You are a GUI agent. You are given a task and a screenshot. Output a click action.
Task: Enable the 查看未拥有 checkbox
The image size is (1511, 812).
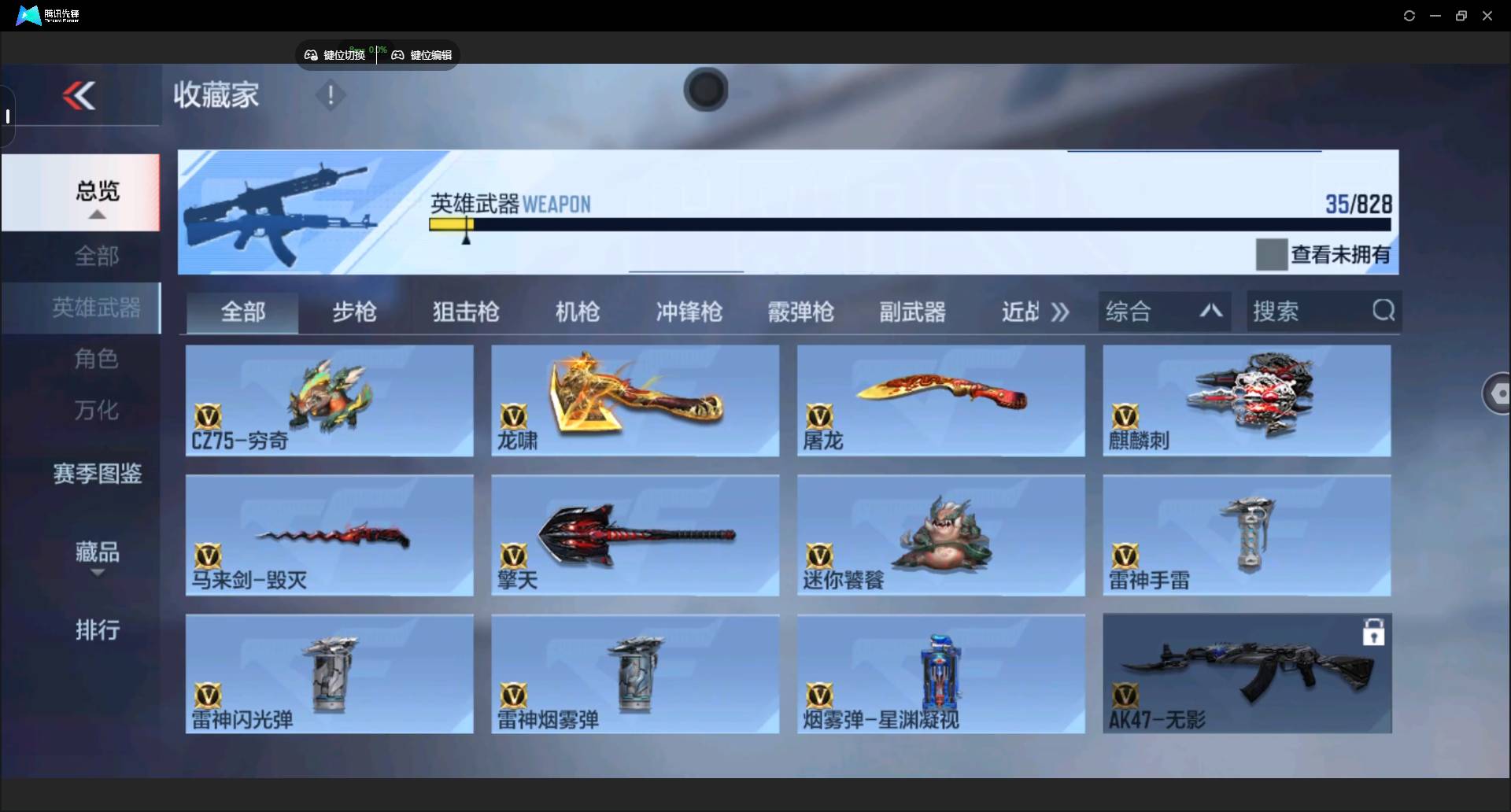tap(1273, 253)
